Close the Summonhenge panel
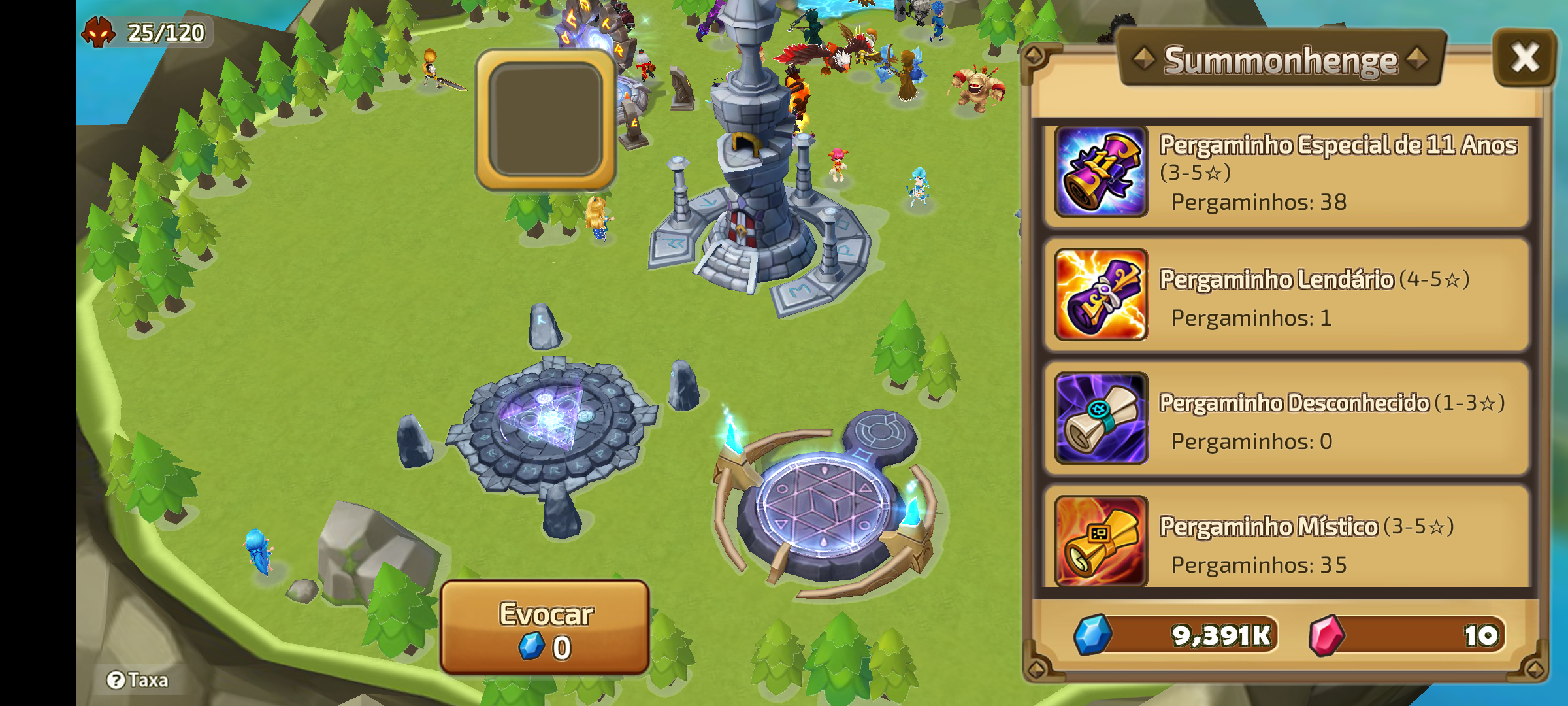Image resolution: width=1568 pixels, height=706 pixels. tap(1524, 58)
